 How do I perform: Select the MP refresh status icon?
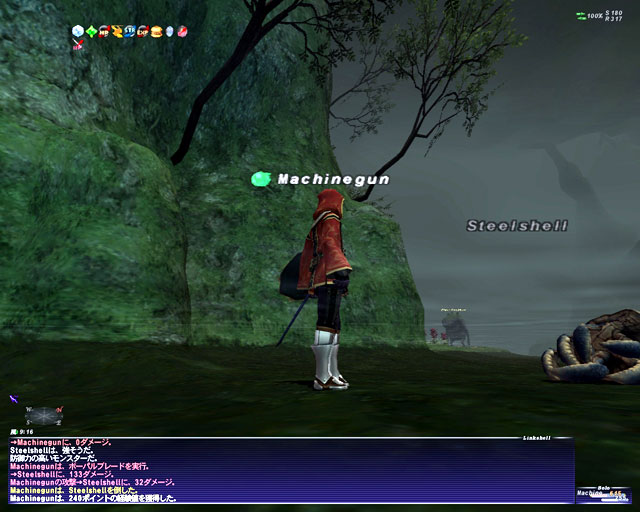[105, 31]
